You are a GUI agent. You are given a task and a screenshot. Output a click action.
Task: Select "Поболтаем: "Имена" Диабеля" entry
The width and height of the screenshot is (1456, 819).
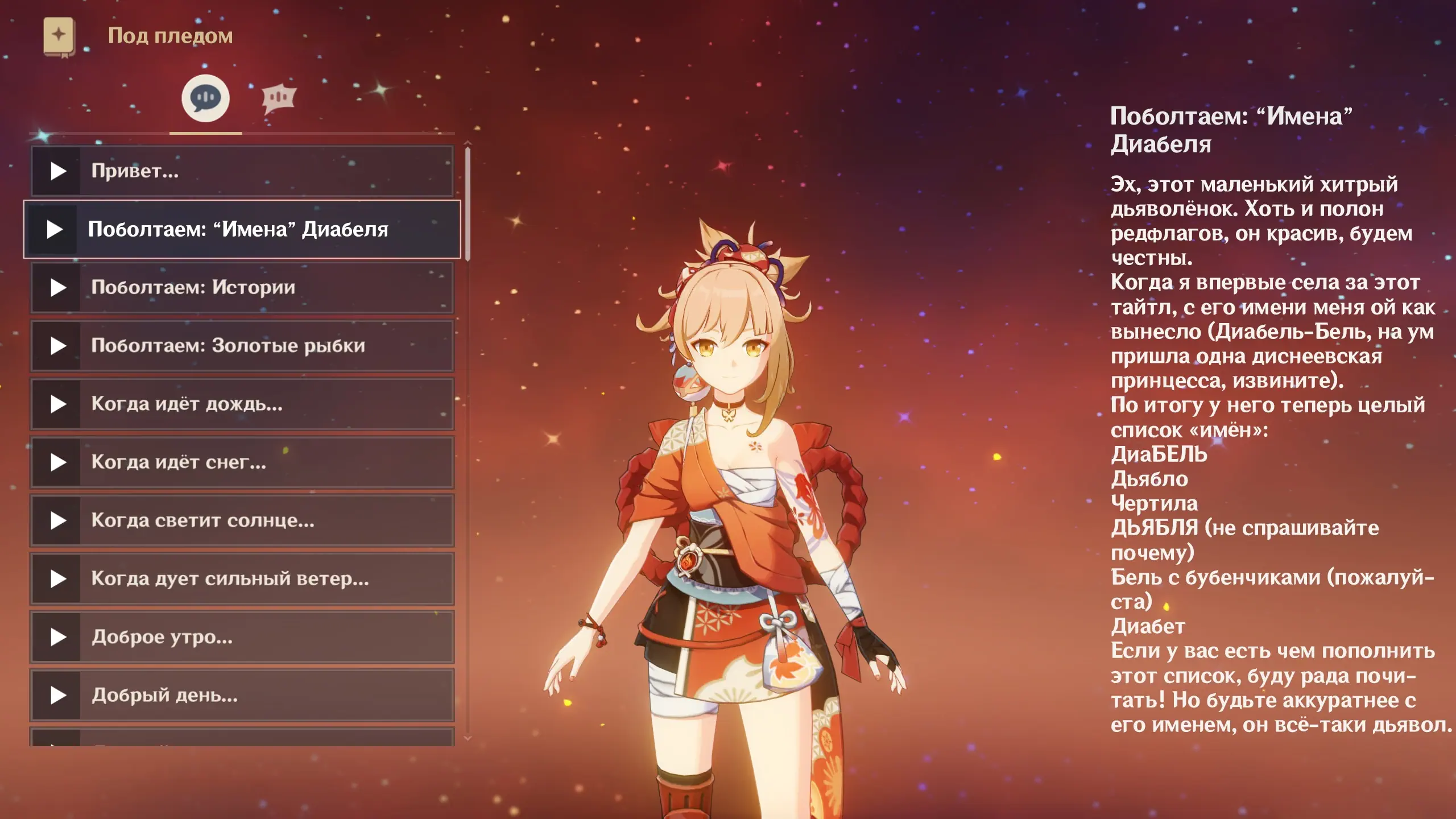242,229
